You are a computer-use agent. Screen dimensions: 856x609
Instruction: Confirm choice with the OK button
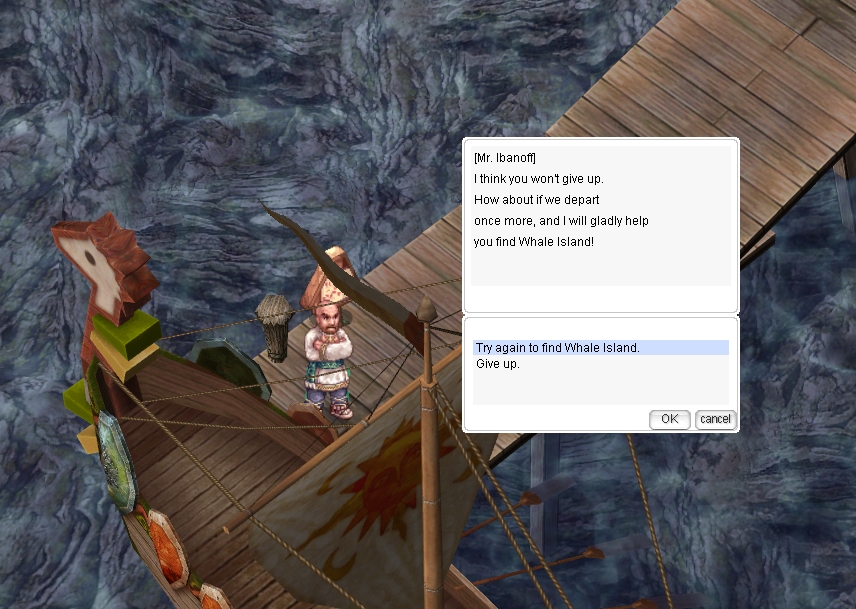click(669, 419)
